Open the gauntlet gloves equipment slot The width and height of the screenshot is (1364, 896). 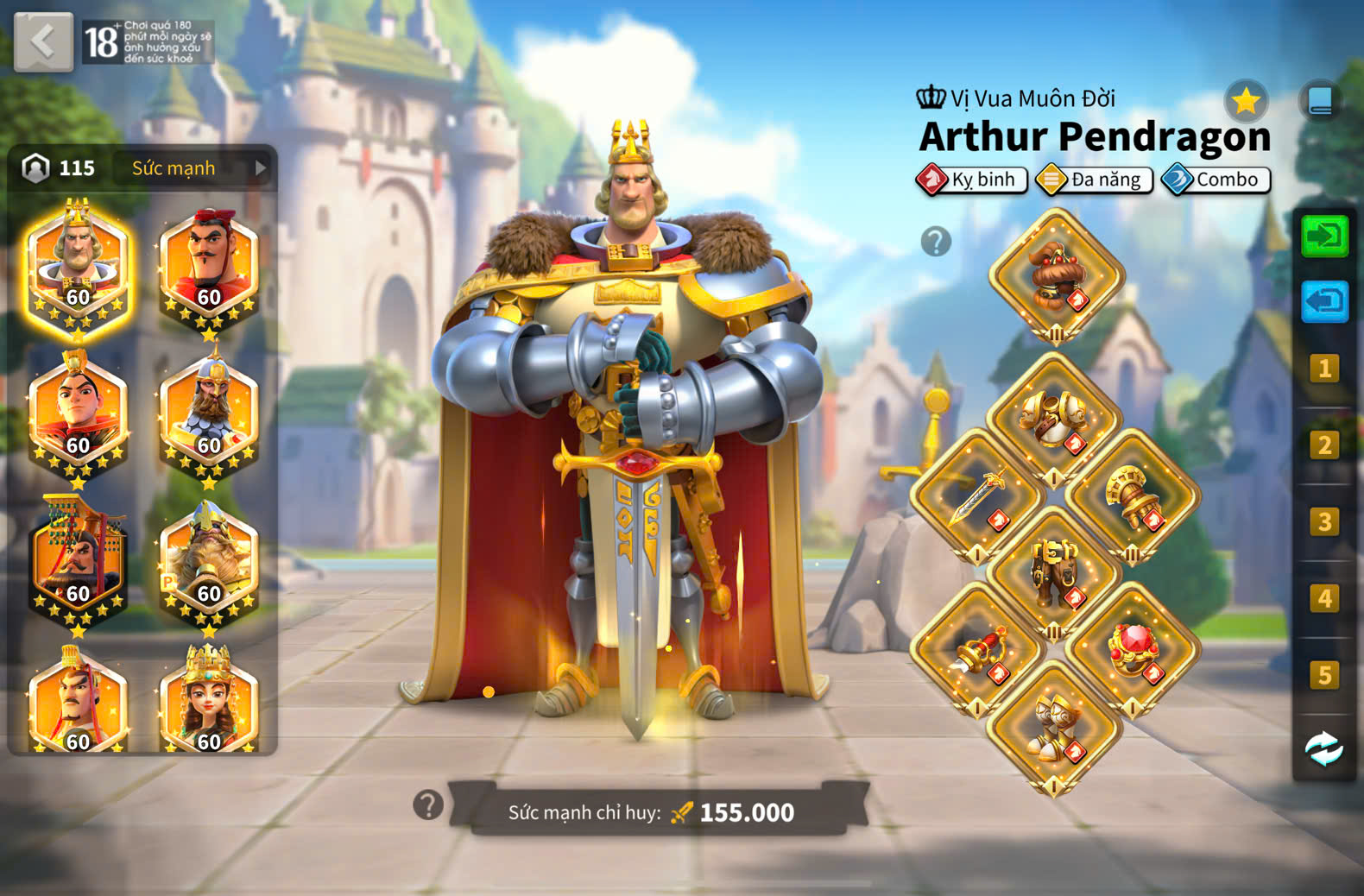pos(1132,497)
